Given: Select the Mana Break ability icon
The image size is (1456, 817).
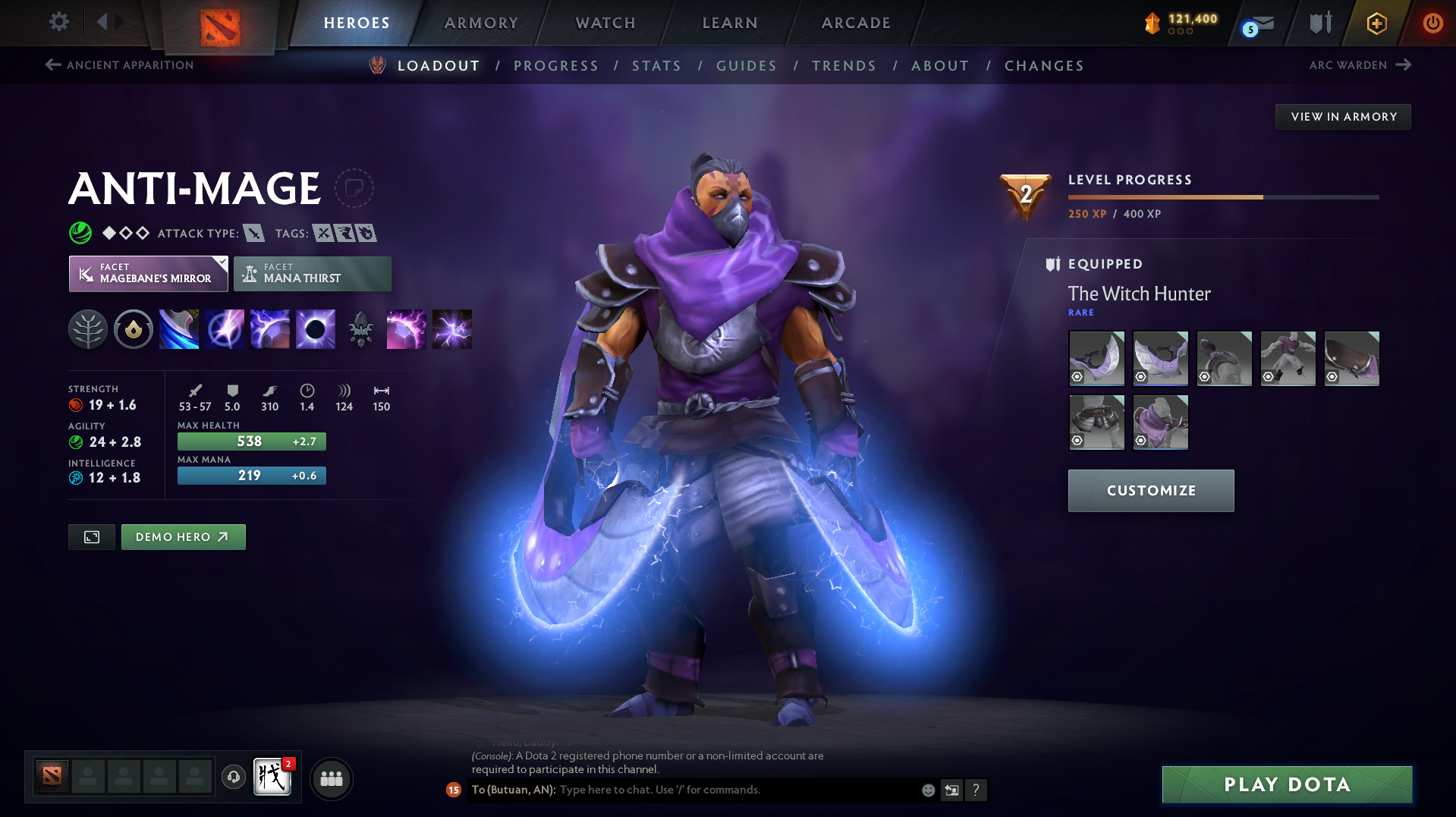Looking at the screenshot, I should (178, 328).
